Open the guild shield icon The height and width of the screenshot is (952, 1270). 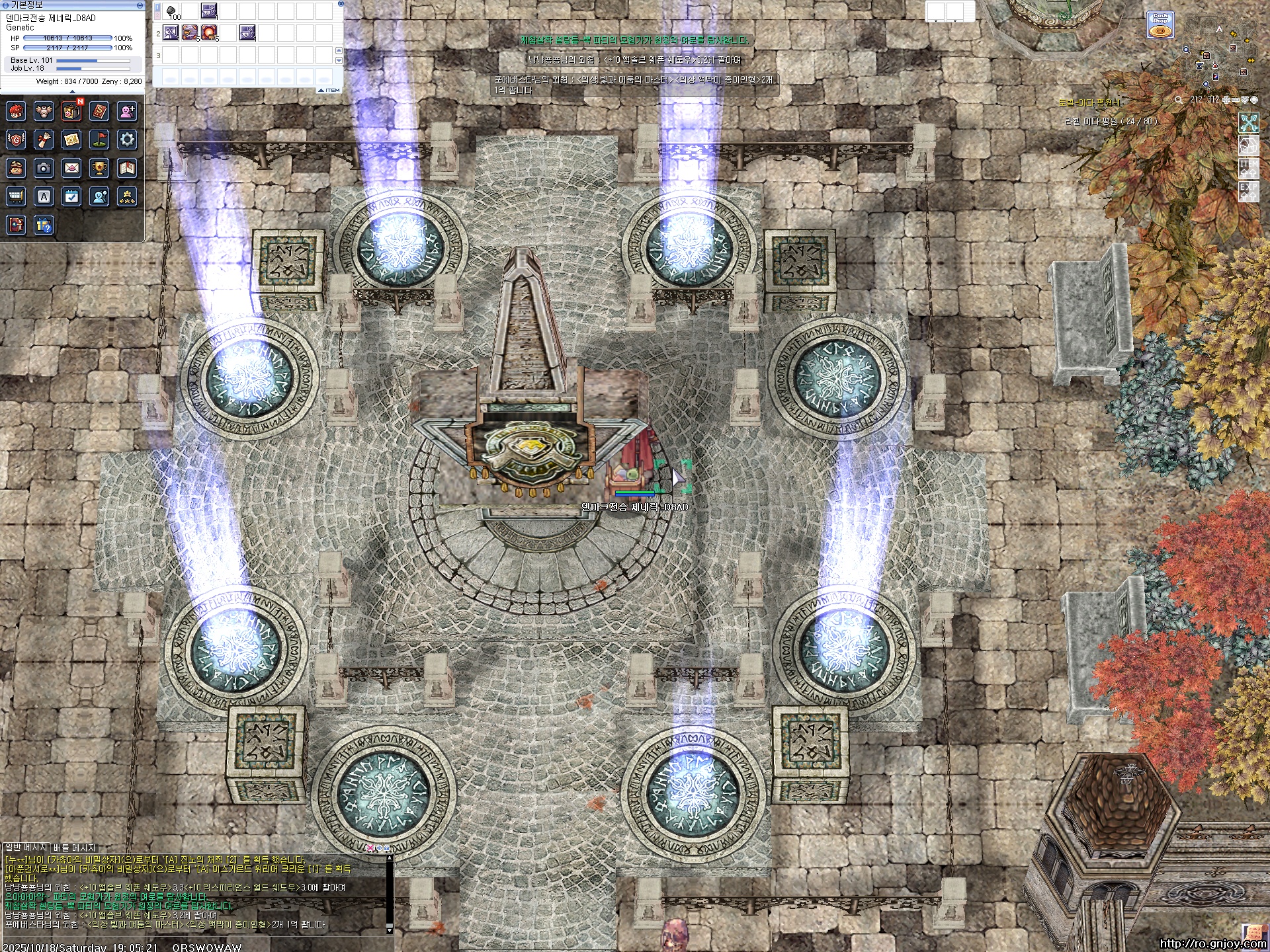[x=16, y=139]
